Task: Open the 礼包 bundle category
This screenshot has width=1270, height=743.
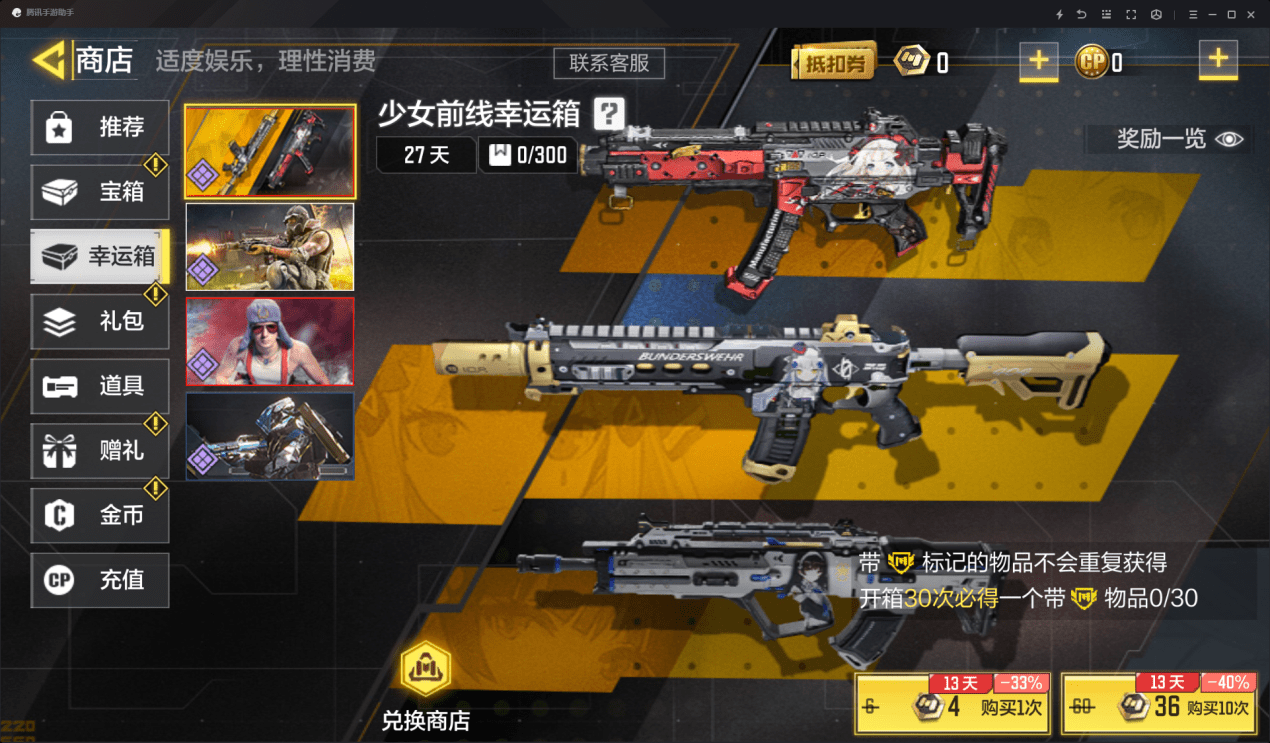Action: [x=100, y=322]
